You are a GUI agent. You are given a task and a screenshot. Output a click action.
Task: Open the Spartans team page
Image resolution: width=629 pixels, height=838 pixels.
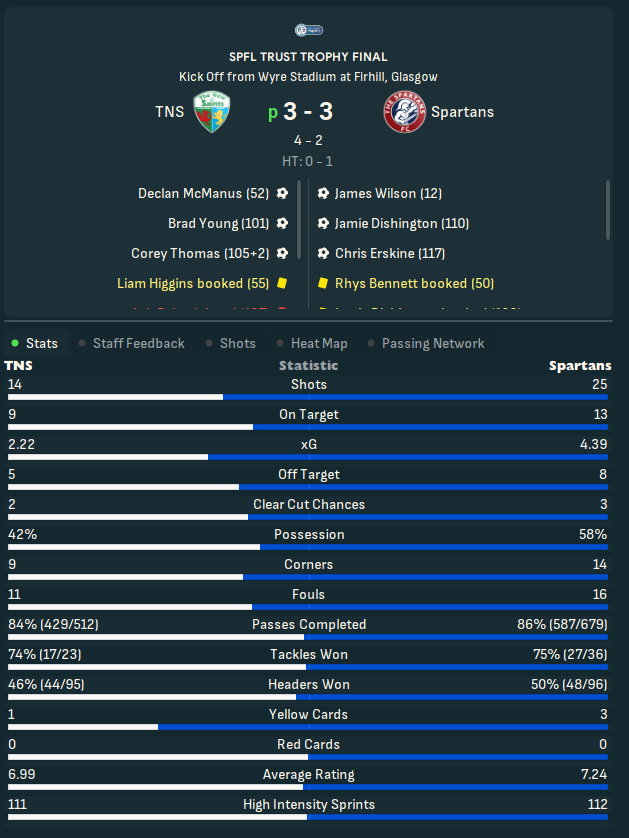(462, 111)
